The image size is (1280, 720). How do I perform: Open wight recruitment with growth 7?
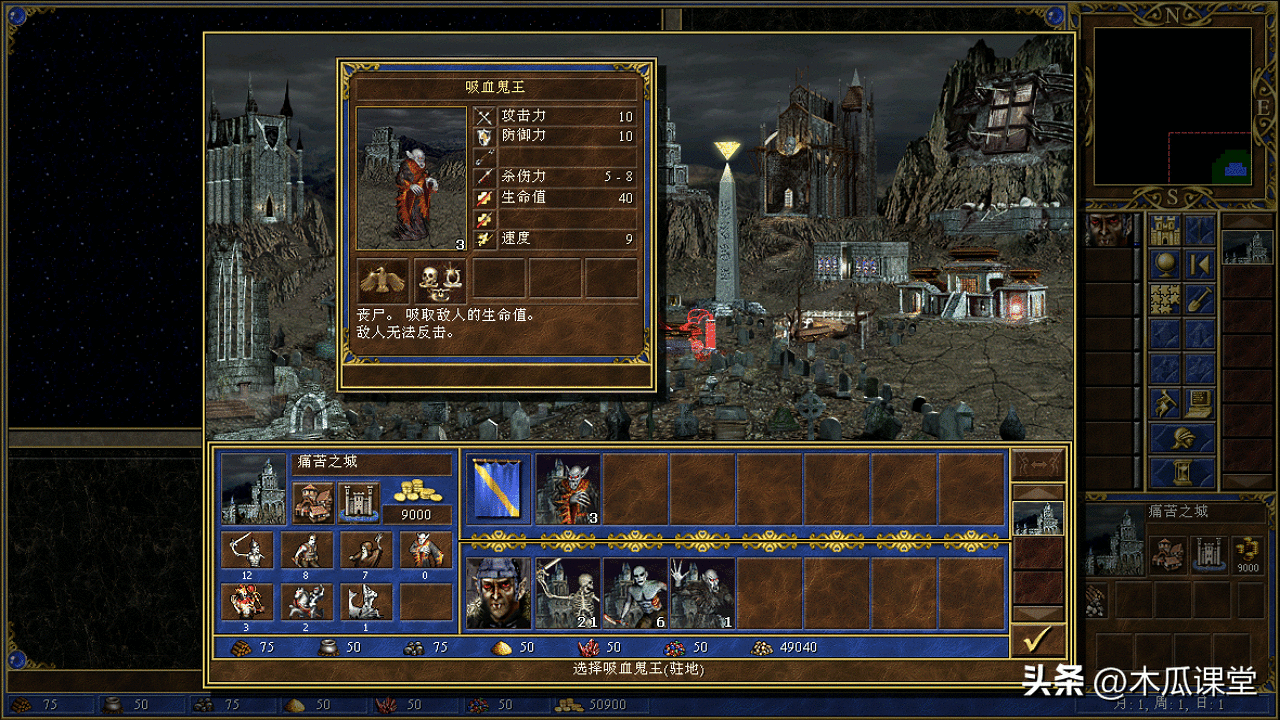(366, 549)
